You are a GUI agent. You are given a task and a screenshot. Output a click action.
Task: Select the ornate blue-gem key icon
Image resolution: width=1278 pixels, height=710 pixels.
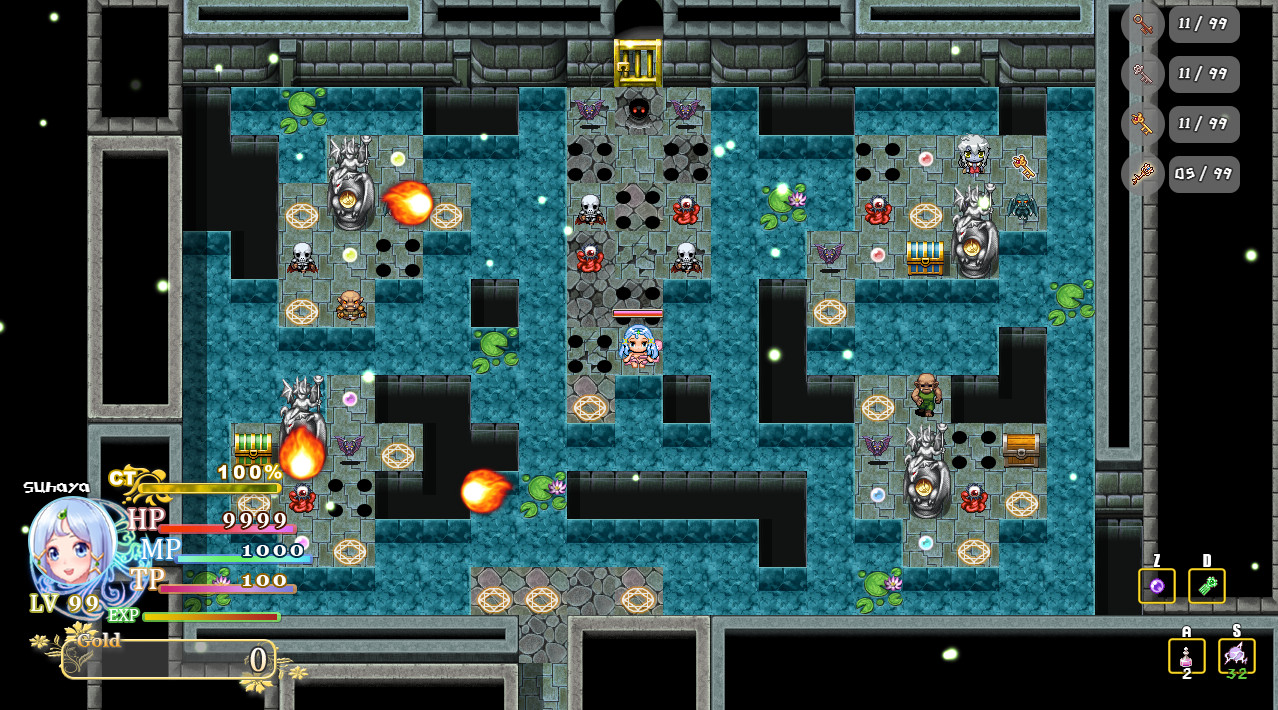(x=1142, y=174)
